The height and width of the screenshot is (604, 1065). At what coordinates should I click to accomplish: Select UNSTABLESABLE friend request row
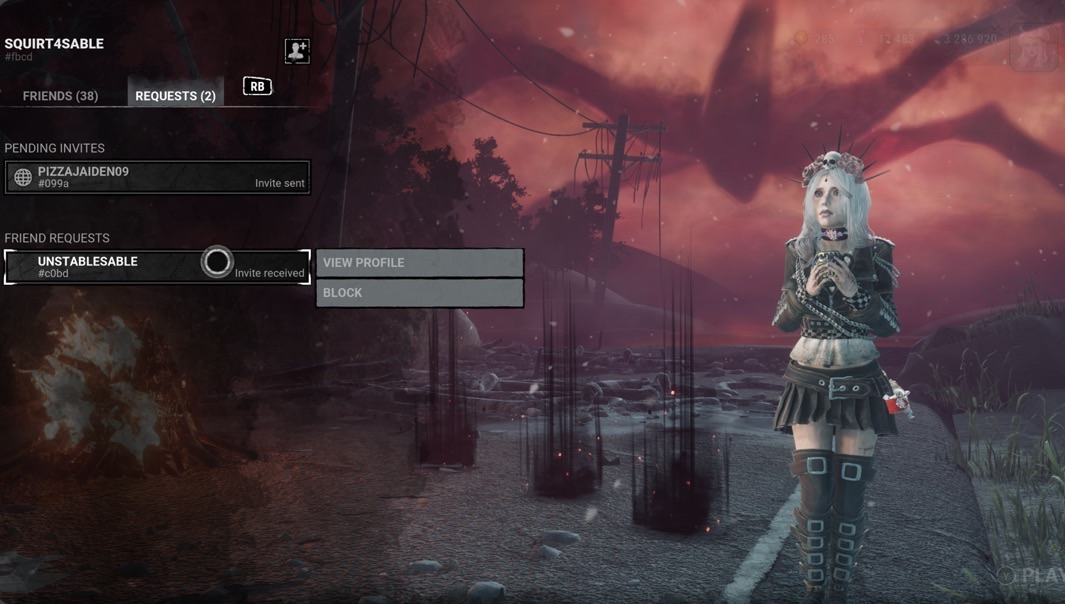point(120,267)
